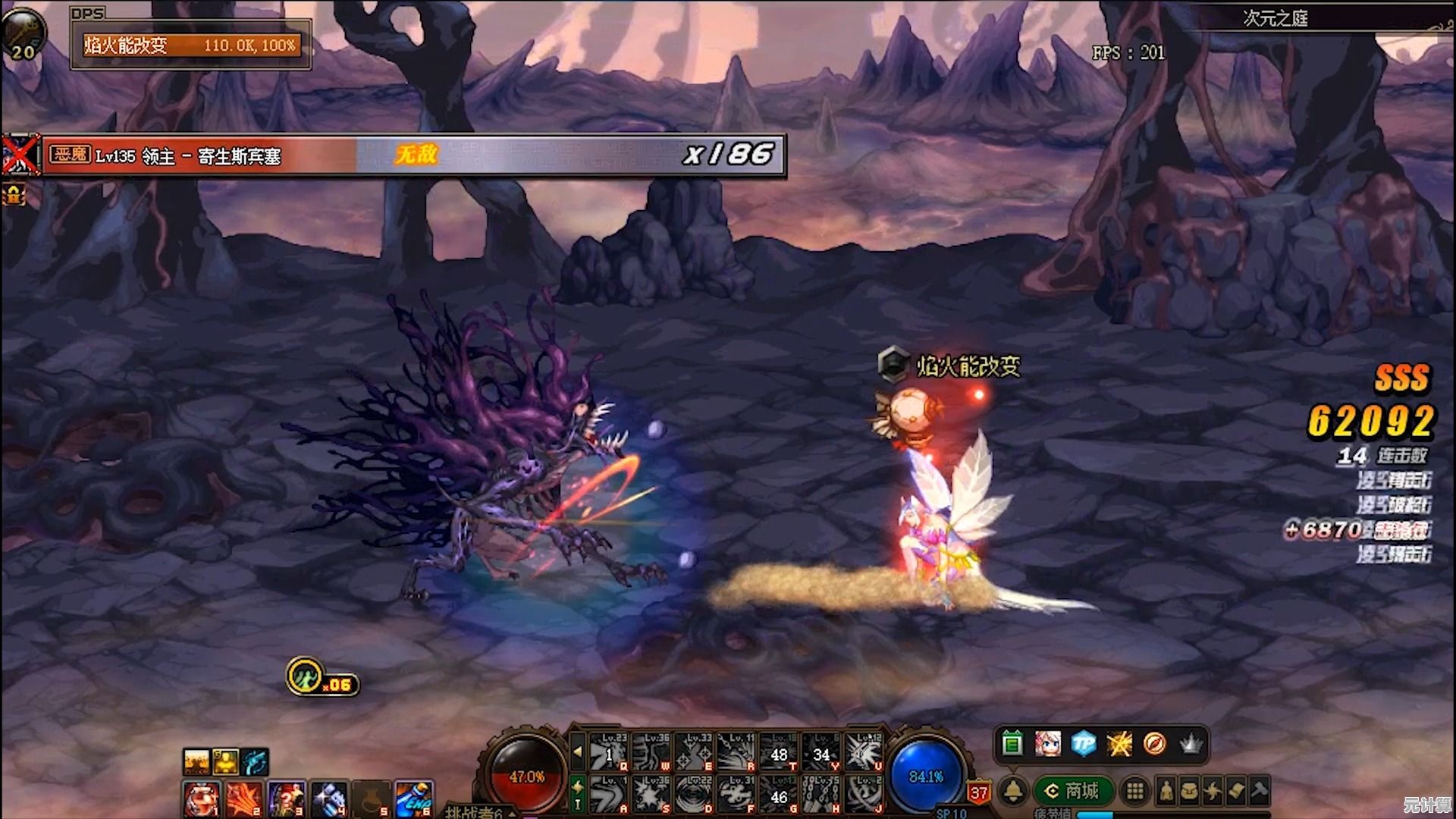This screenshot has height=819, width=1456.
Task: Open the orange compass icon
Action: point(1155,744)
